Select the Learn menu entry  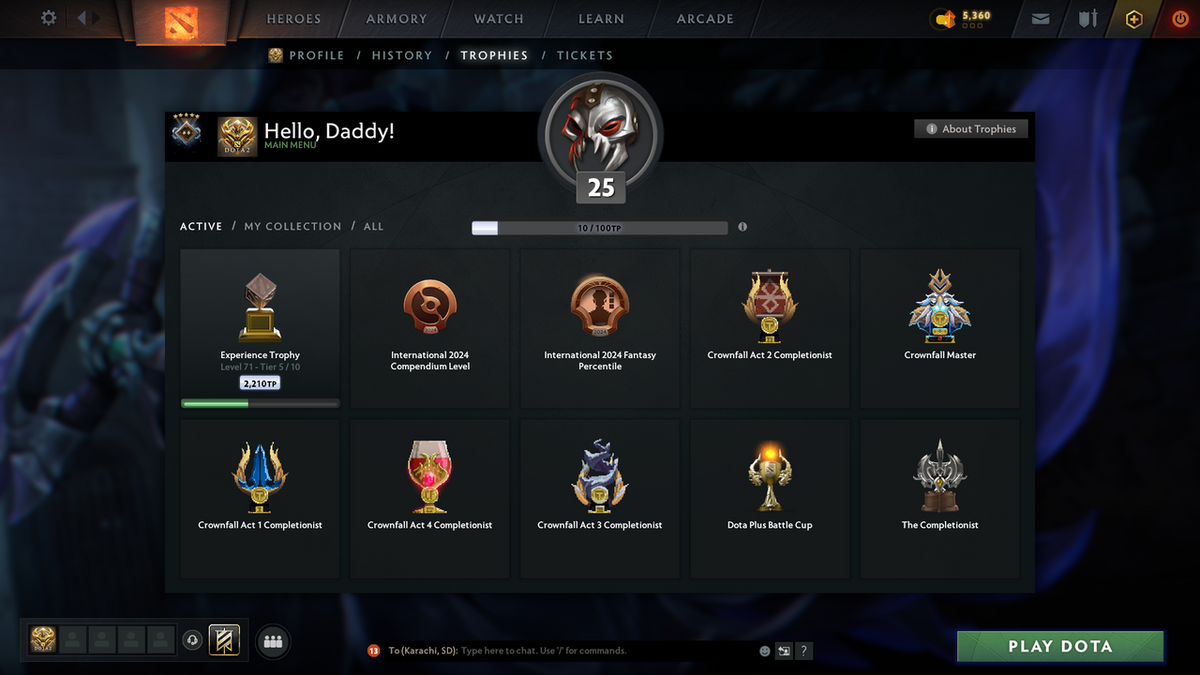pos(601,19)
